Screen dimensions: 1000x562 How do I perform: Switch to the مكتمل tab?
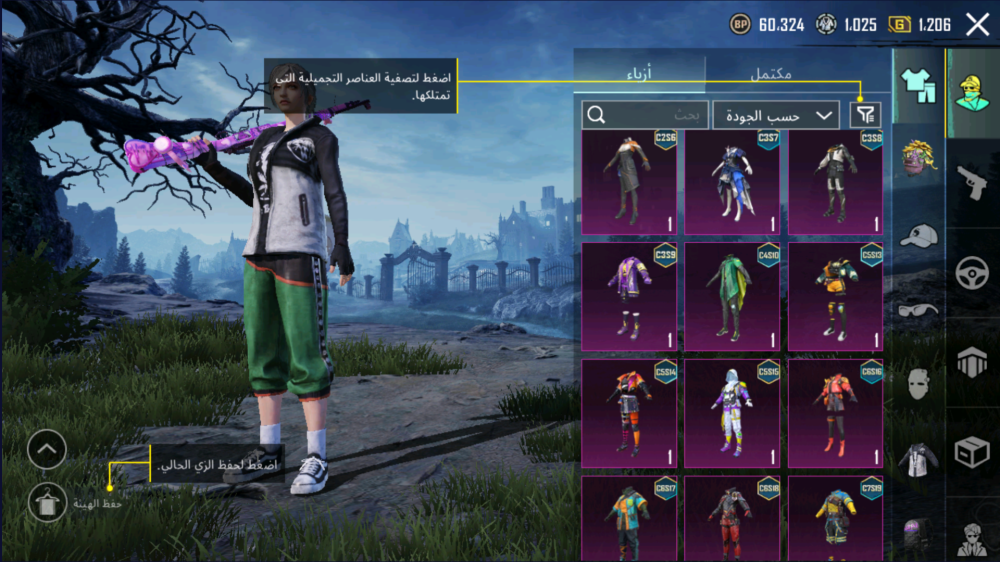(770, 74)
